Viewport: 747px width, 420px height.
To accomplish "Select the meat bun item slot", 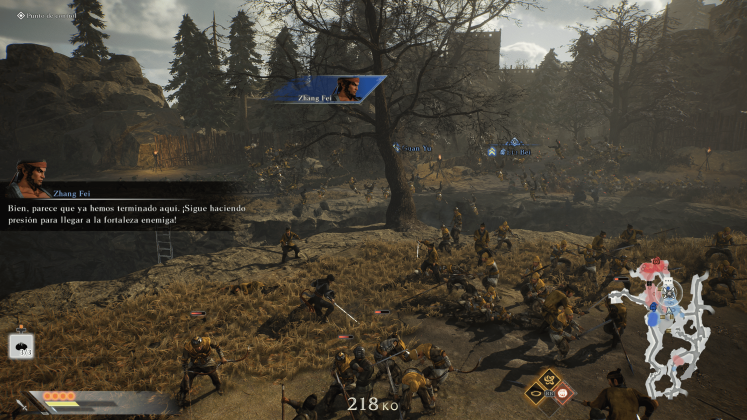I will coord(21,345).
